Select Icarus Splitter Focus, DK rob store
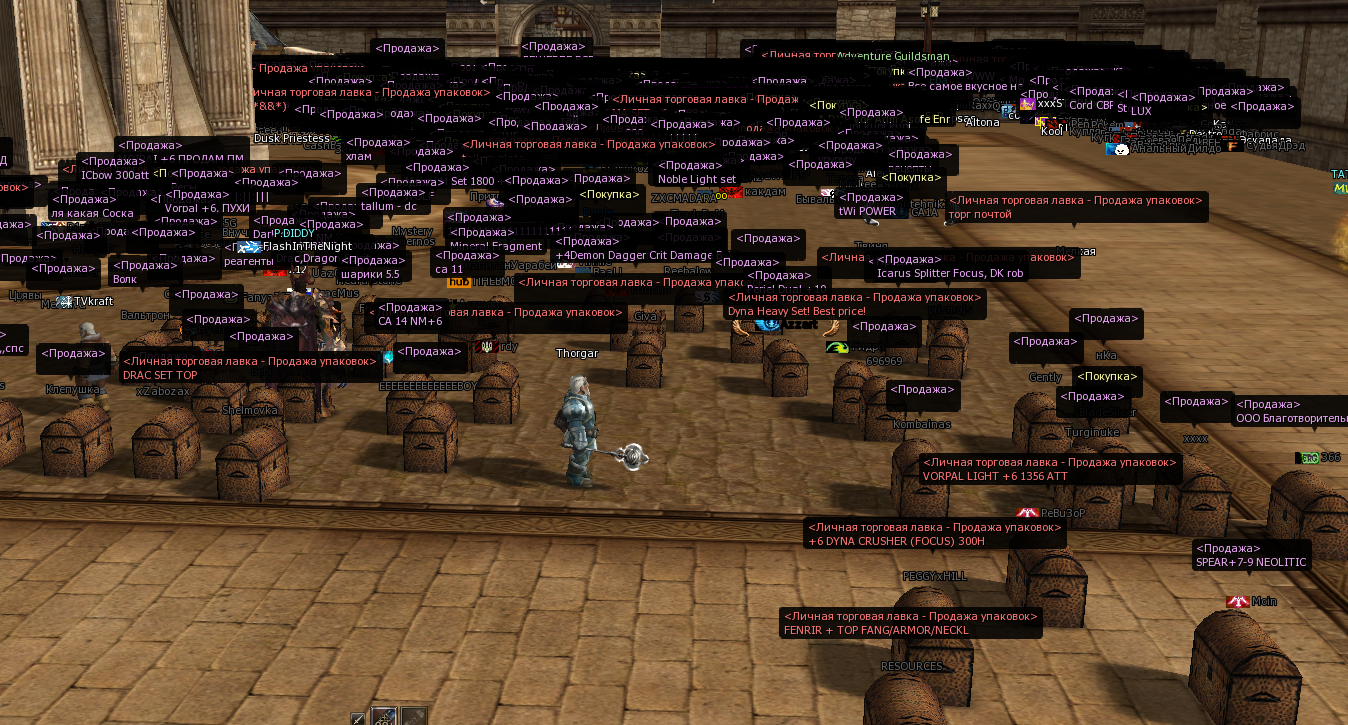This screenshot has height=725, width=1348. 950,273
